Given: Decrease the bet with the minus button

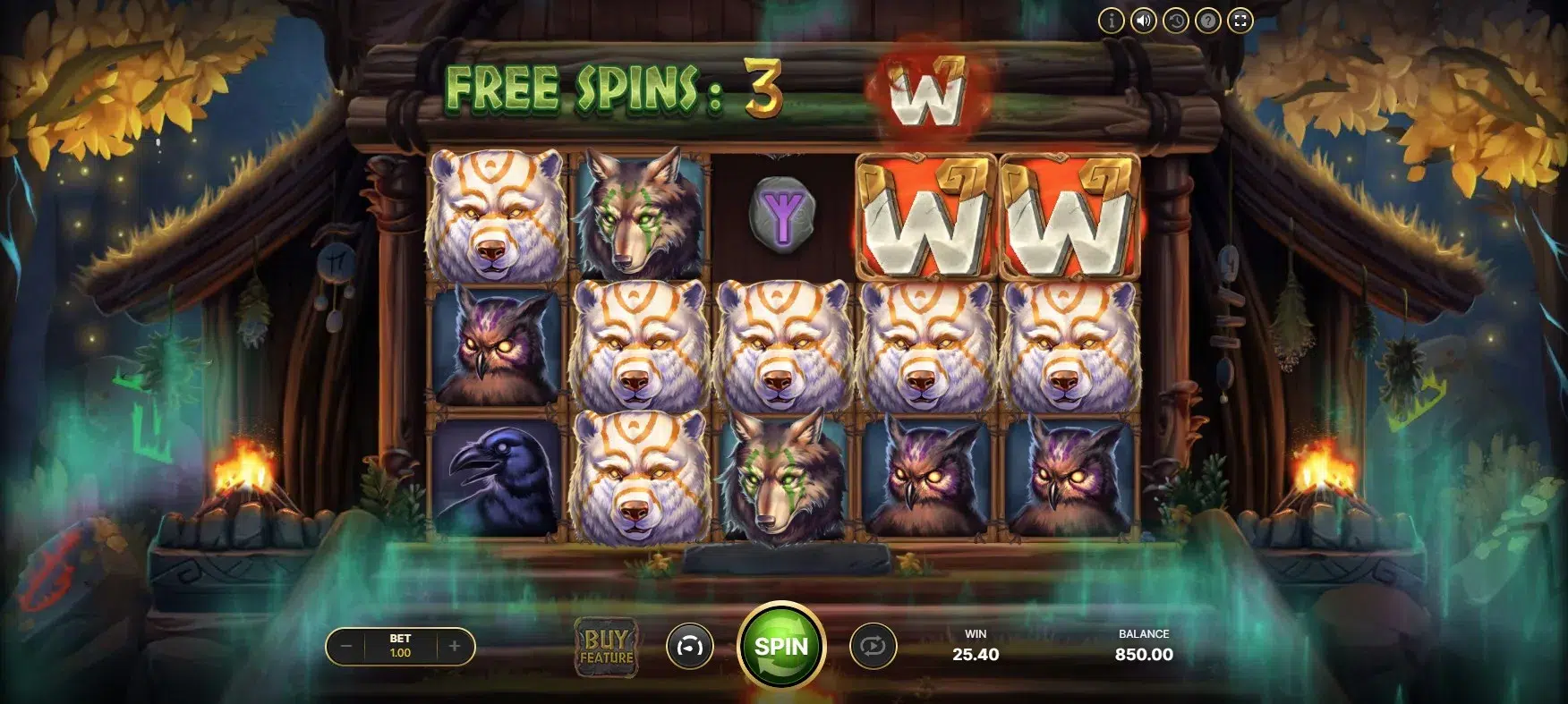Looking at the screenshot, I should [x=346, y=646].
